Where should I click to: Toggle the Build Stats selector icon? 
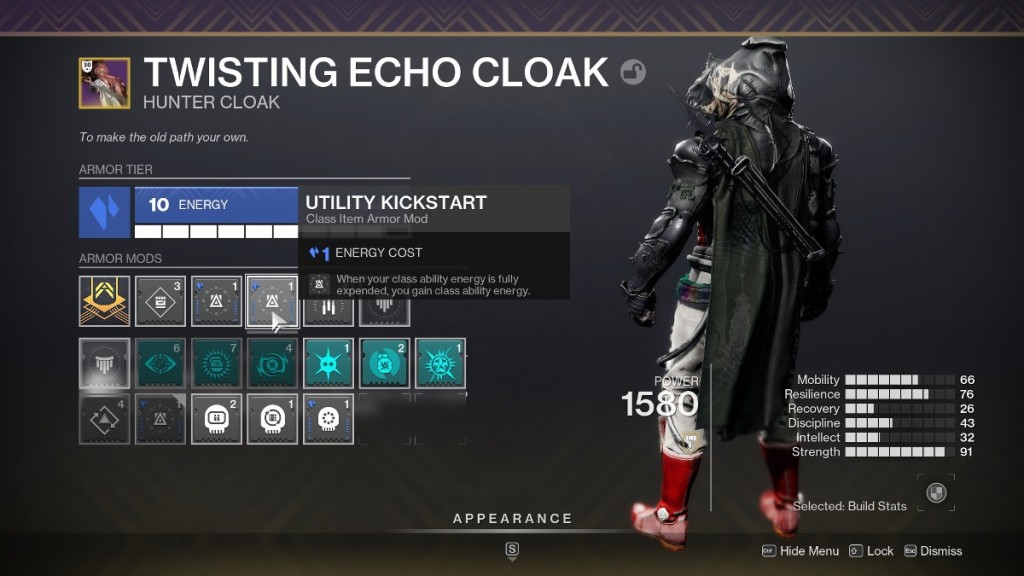935,491
